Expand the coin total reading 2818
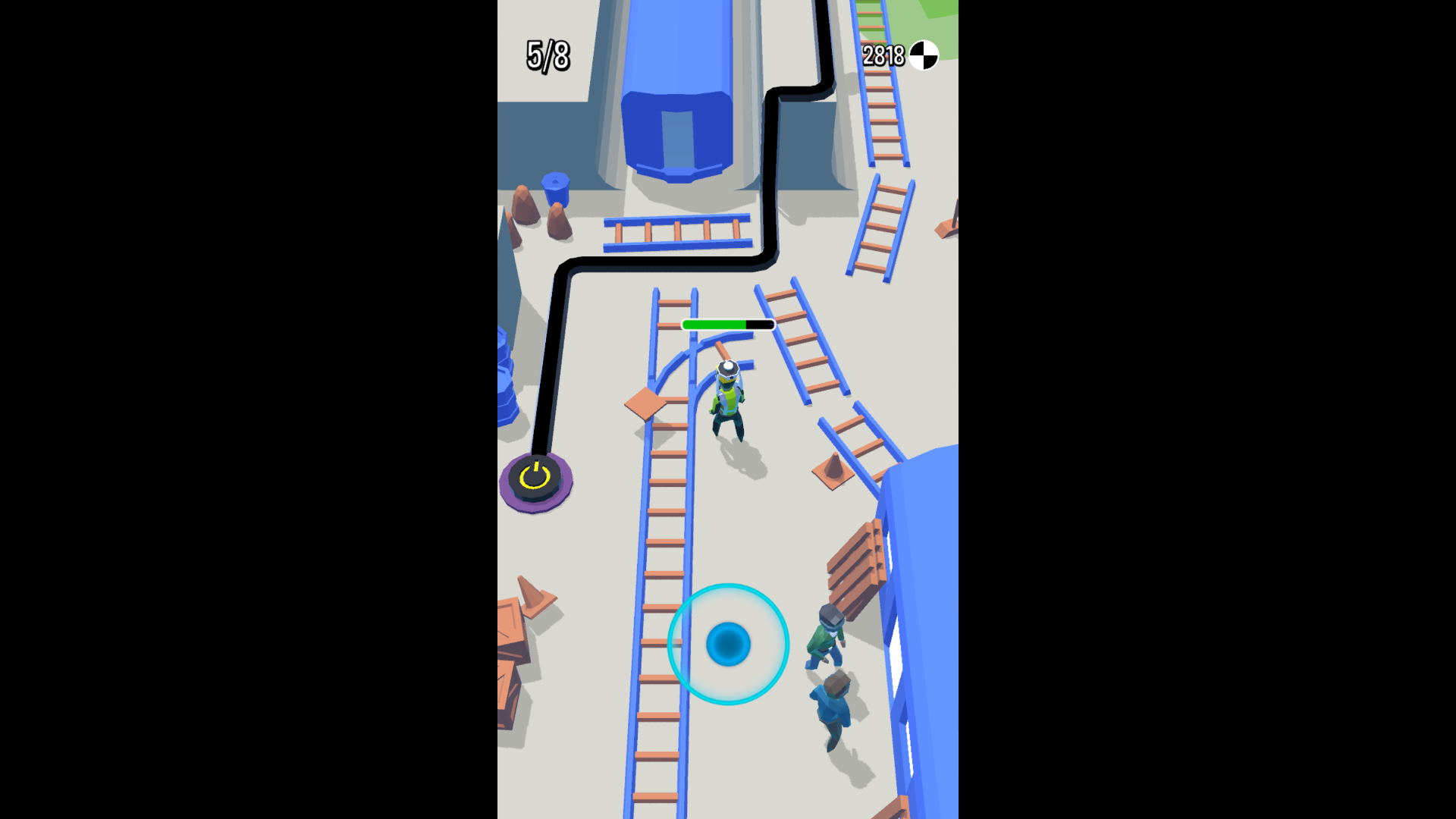Image resolution: width=1456 pixels, height=819 pixels. (882, 54)
